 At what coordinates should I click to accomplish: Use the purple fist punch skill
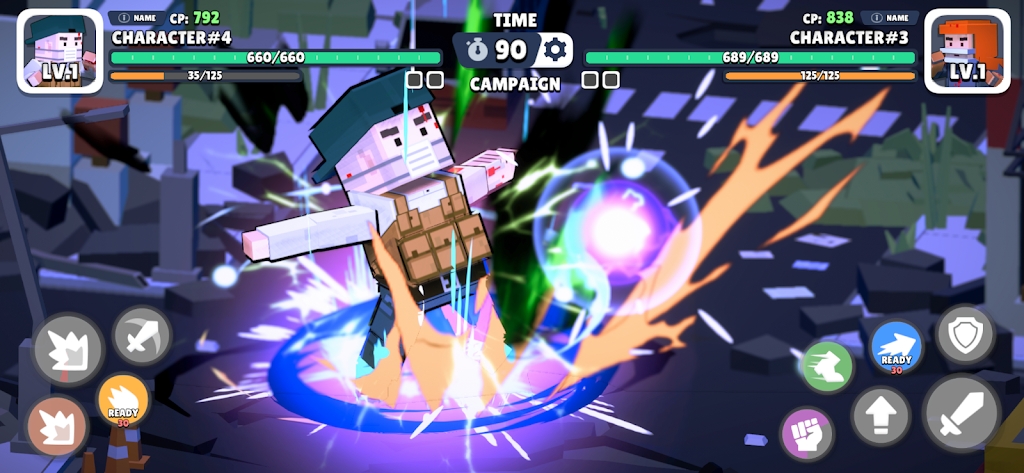click(807, 434)
